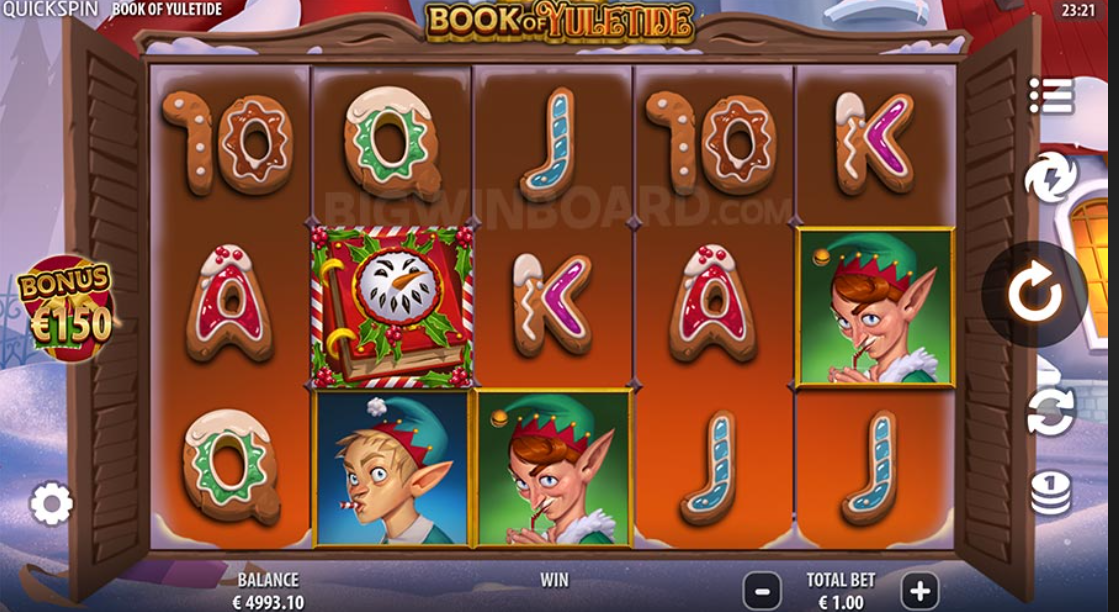Decrease total bet with the minus button
1119x612 pixels.
(x=762, y=590)
